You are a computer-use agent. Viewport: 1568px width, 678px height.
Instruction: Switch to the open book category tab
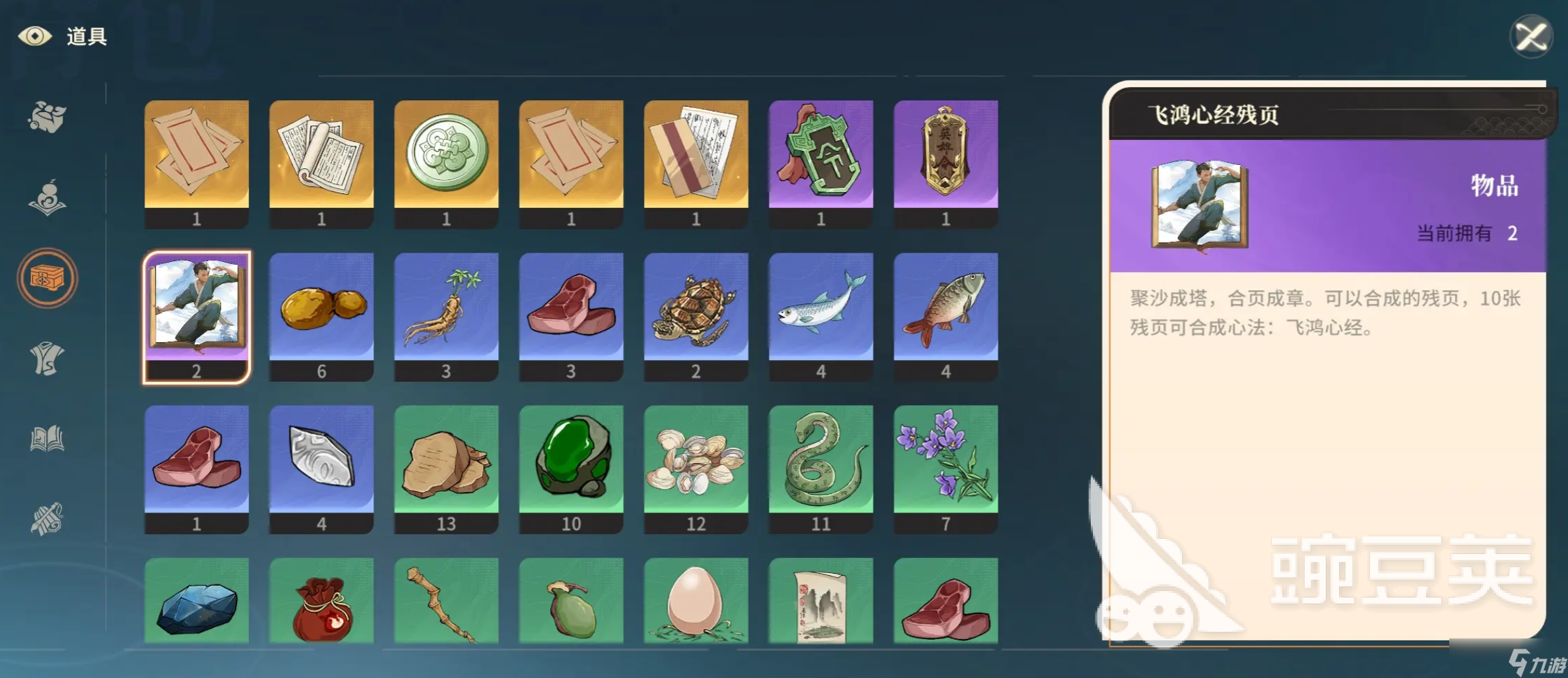[47, 439]
